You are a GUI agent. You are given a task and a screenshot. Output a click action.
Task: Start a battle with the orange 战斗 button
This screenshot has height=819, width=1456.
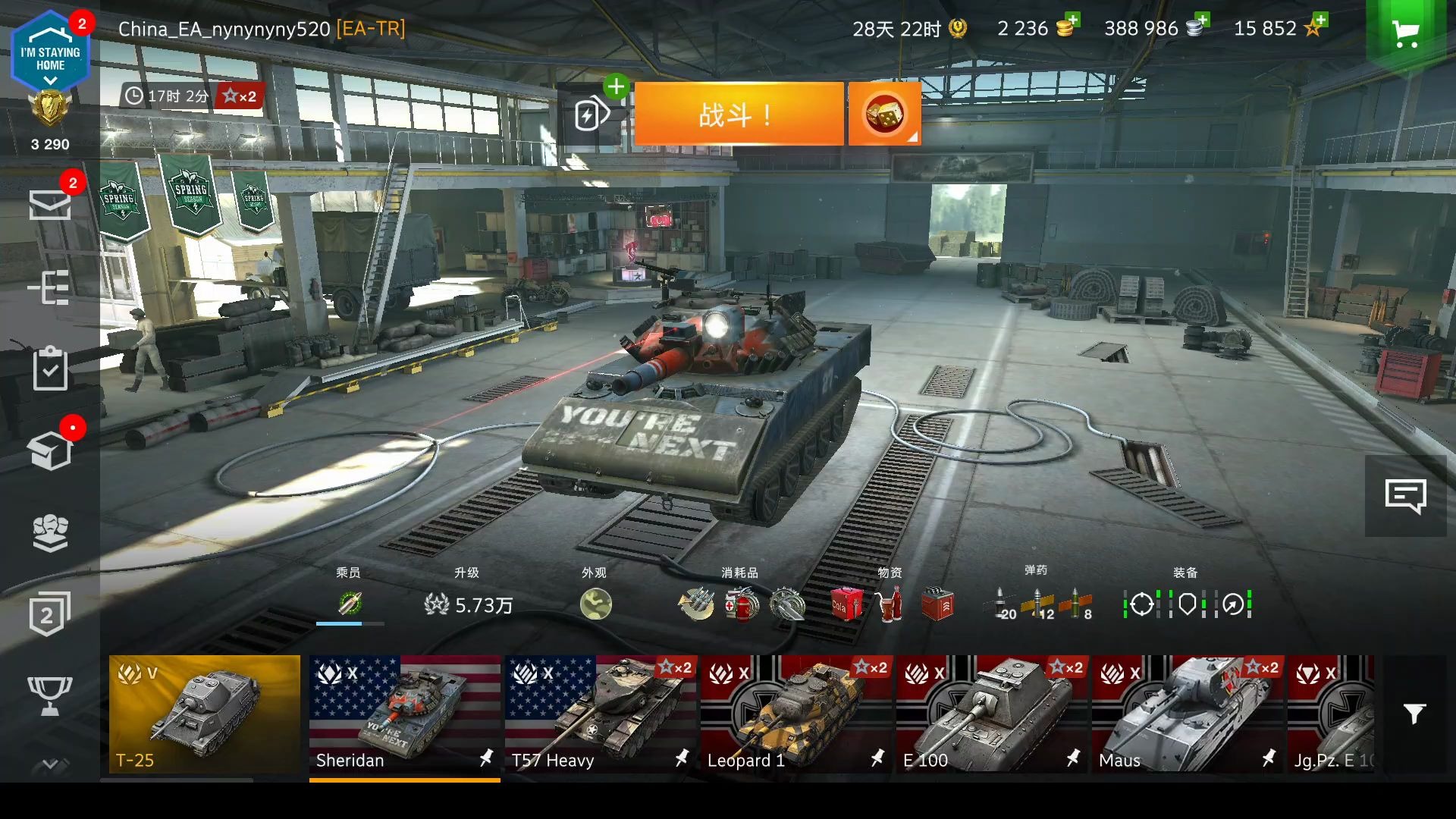738,115
